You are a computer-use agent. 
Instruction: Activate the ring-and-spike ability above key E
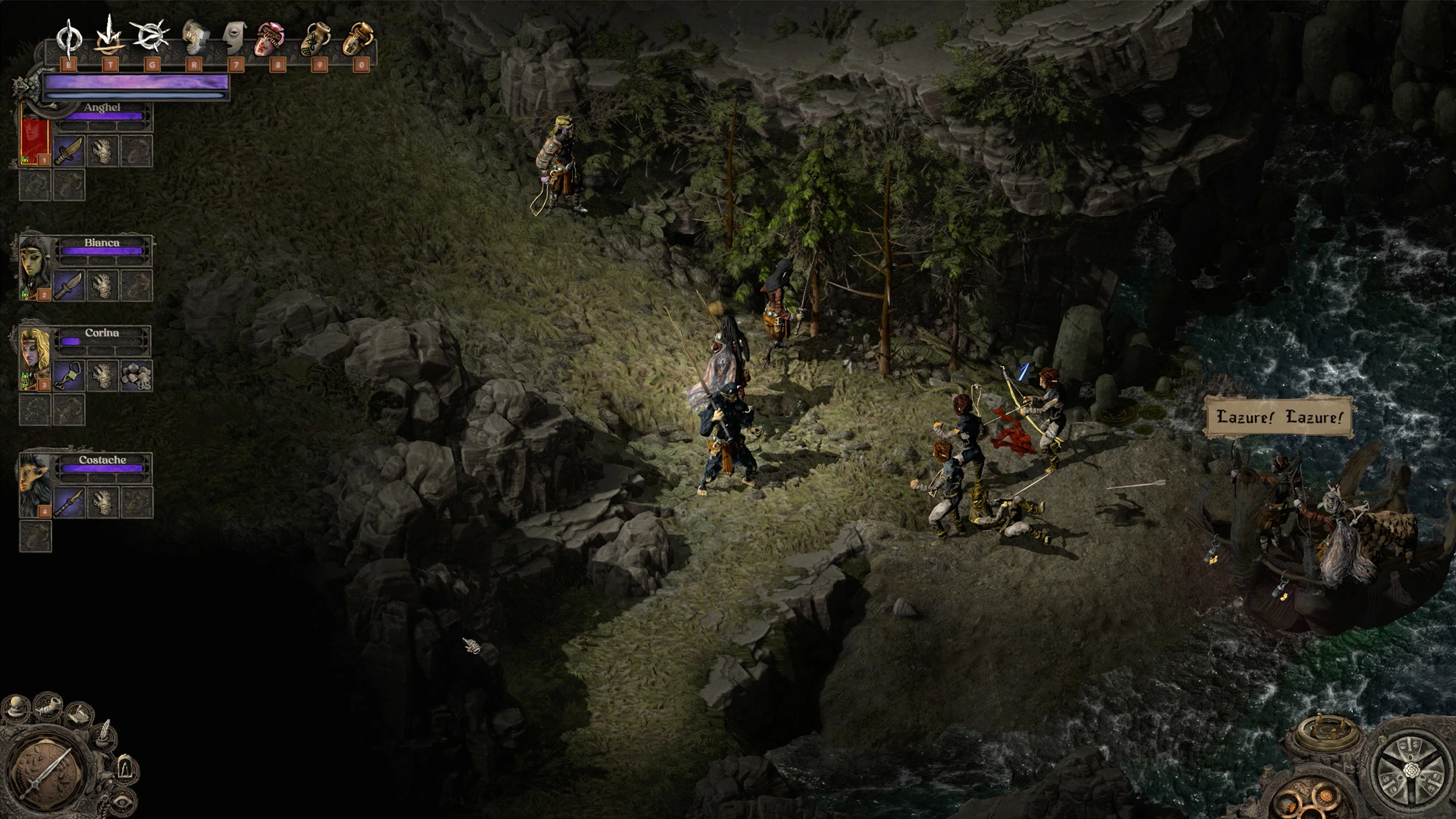[69, 38]
